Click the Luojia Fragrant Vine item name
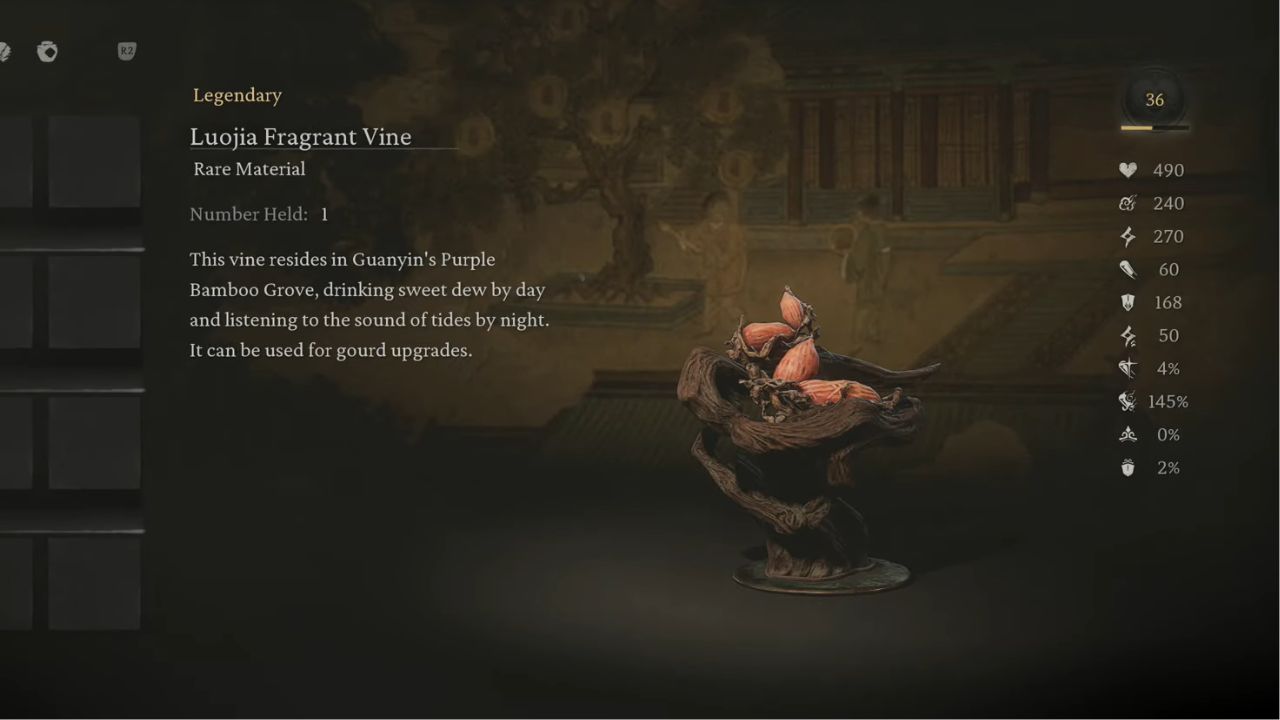Image resolution: width=1280 pixels, height=720 pixels. tap(300, 137)
